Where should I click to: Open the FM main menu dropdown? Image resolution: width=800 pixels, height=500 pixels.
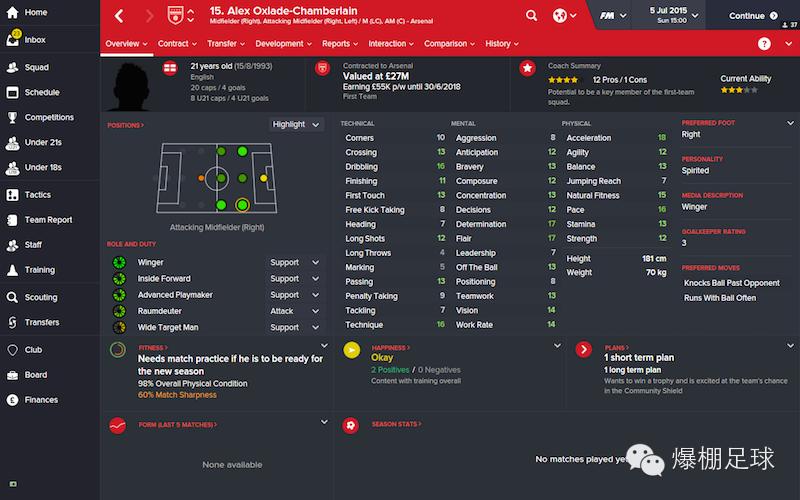point(612,16)
